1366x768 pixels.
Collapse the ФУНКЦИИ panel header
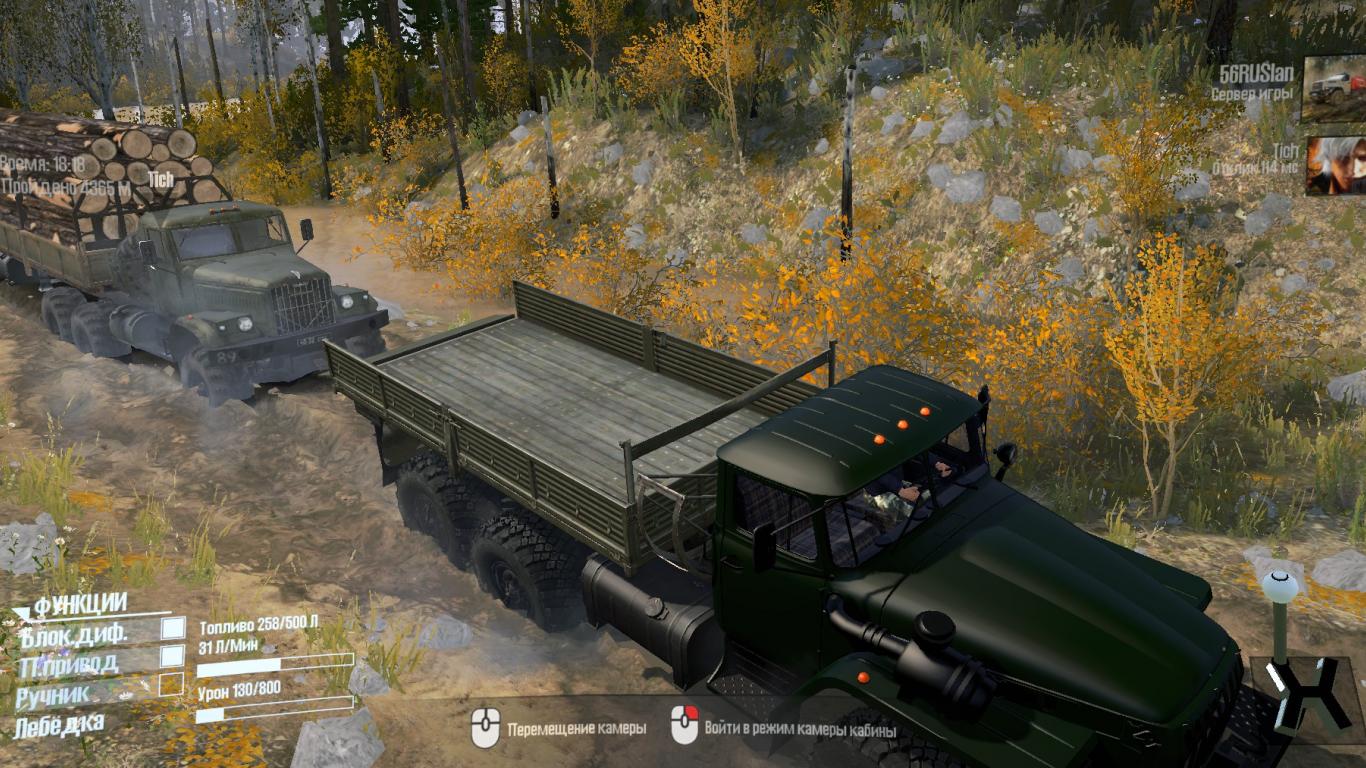[80, 604]
